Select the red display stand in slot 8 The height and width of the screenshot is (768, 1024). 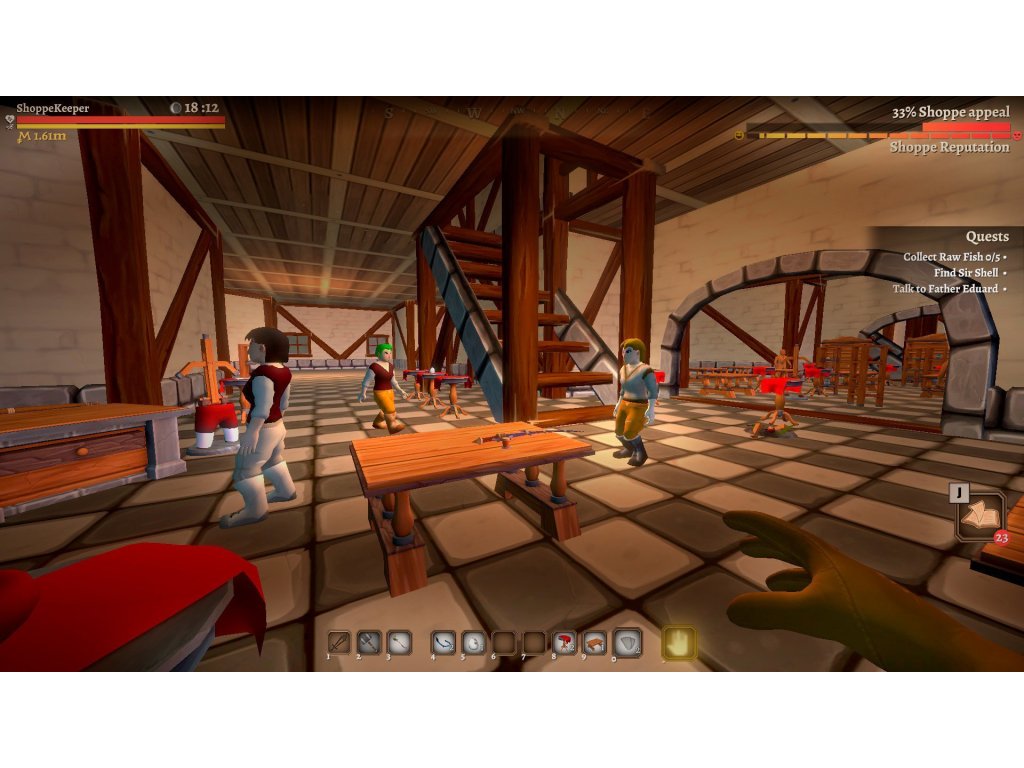[x=564, y=642]
